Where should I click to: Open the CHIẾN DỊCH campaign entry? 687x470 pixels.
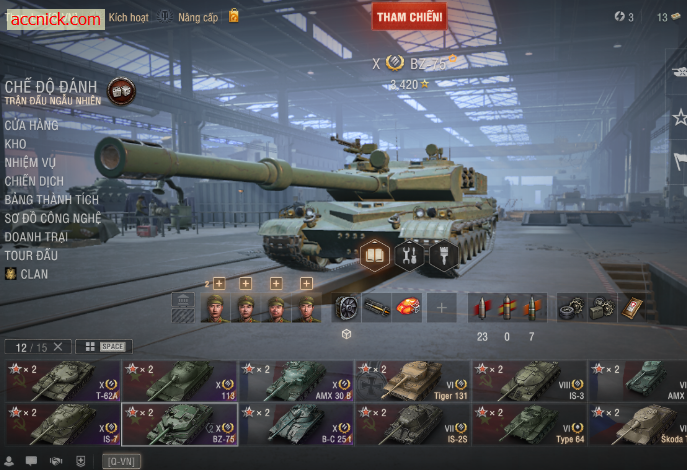click(x=34, y=181)
